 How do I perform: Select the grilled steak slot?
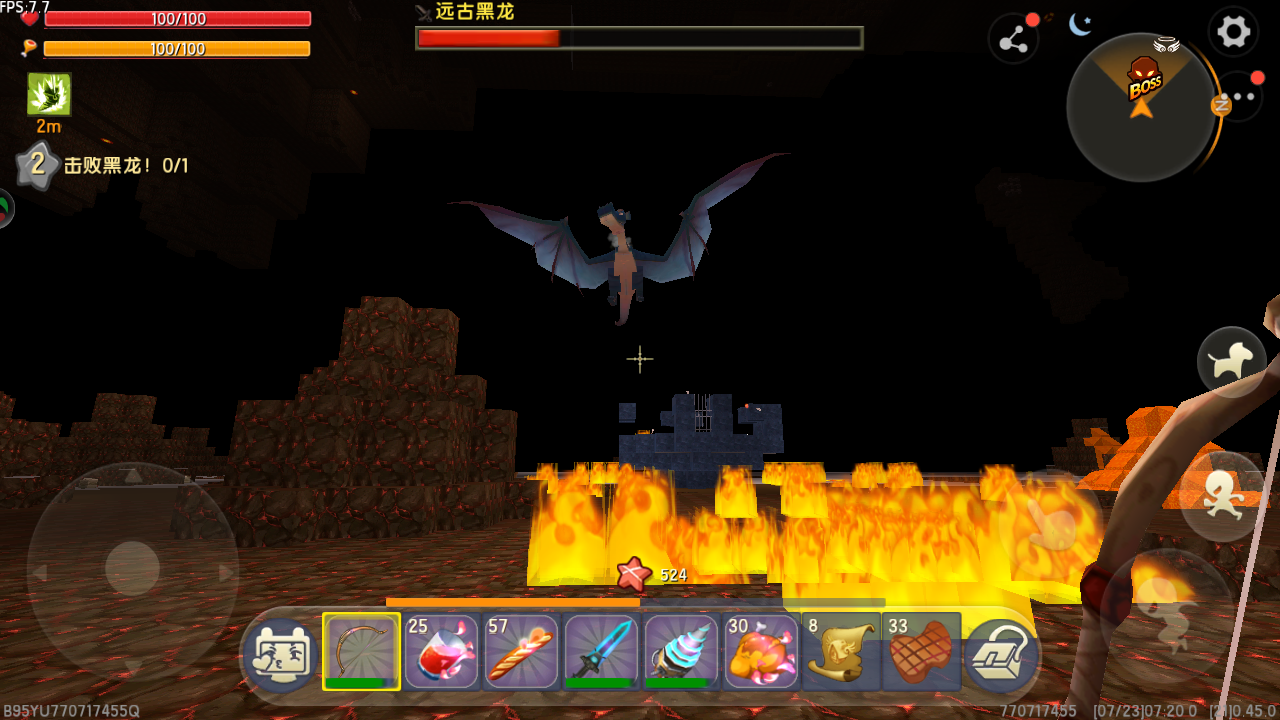921,651
